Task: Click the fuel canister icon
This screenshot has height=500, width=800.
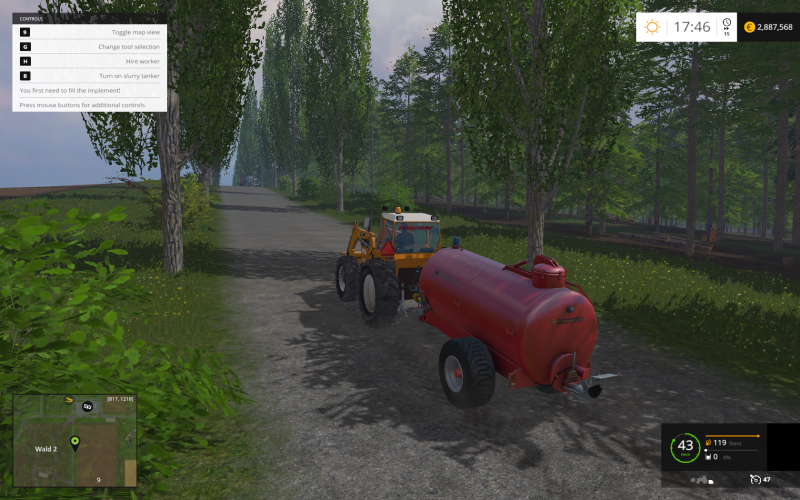Action: (x=708, y=441)
